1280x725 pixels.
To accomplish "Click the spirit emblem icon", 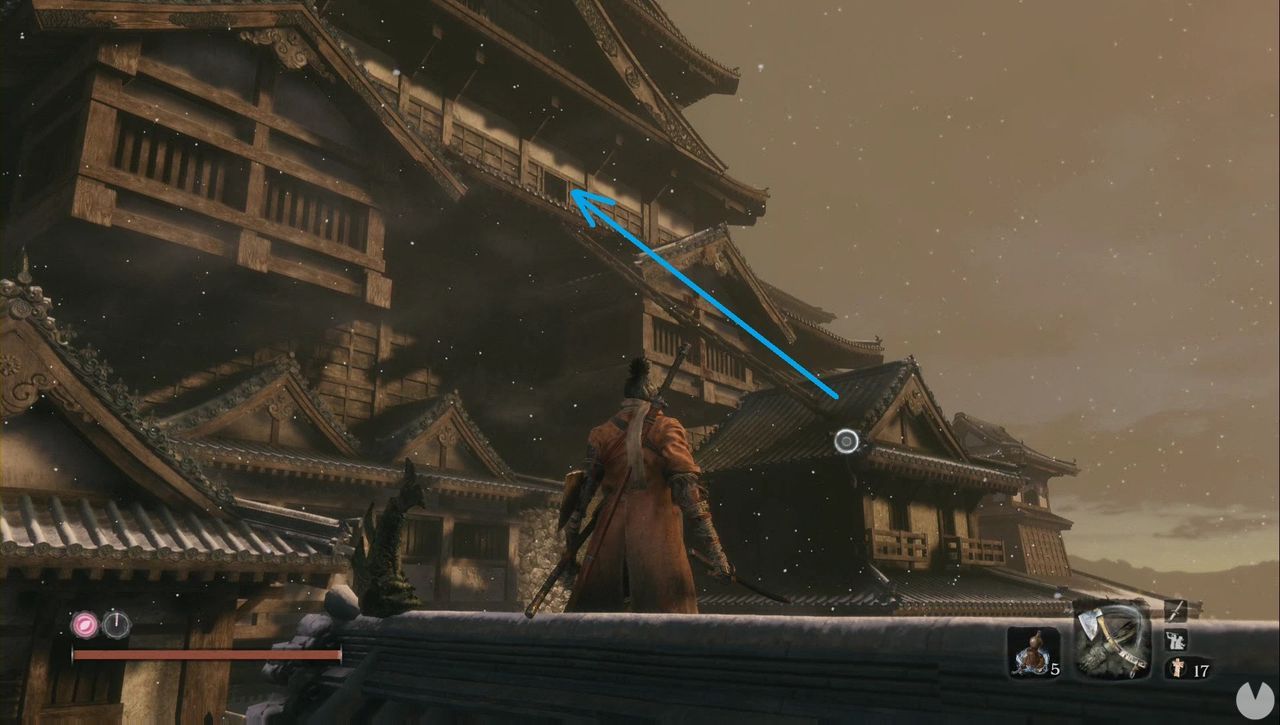I will 1175,668.
